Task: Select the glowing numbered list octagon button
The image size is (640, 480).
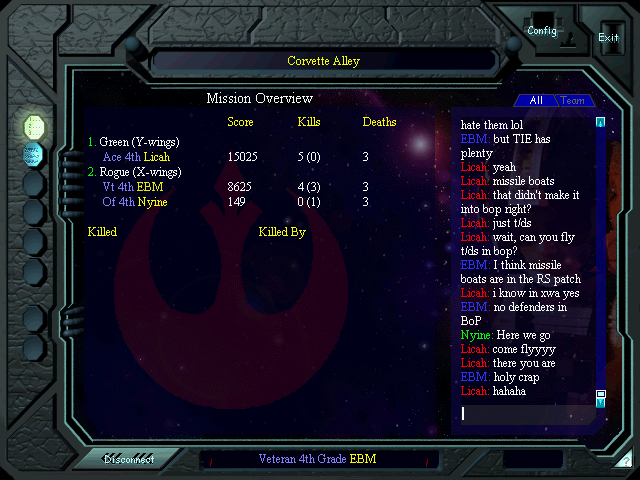Action: [x=34, y=126]
